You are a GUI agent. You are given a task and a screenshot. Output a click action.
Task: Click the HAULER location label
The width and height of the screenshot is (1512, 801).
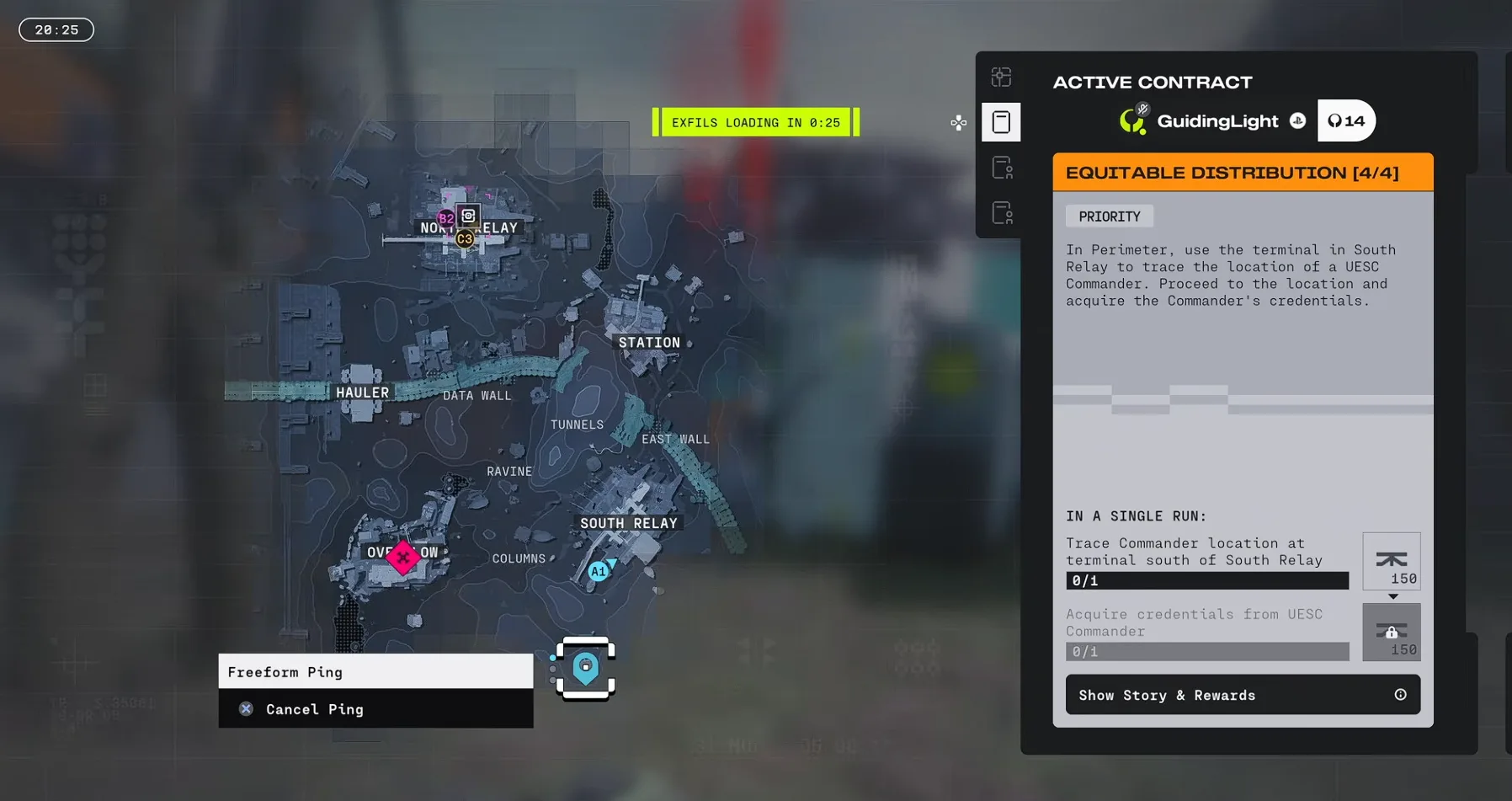point(362,392)
